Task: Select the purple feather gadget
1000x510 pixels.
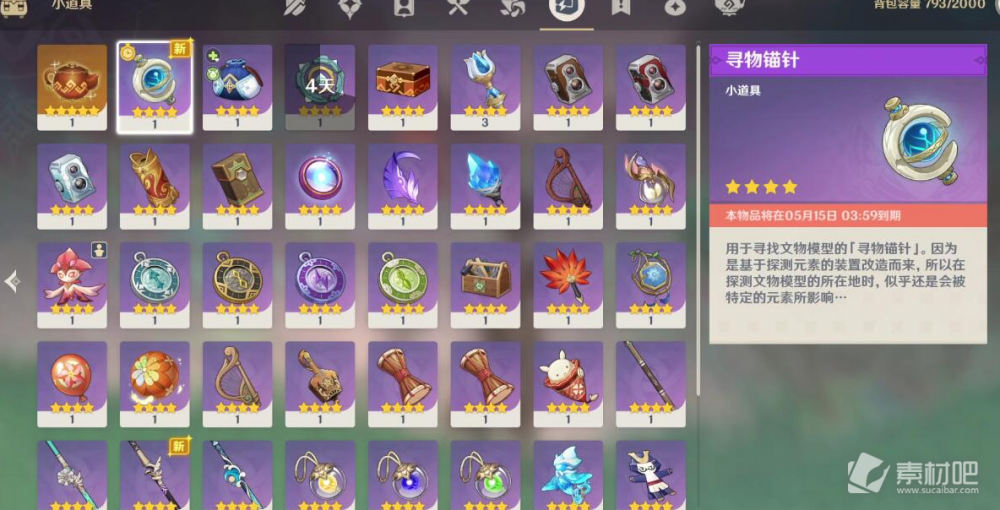Action: pyautogui.click(x=403, y=180)
